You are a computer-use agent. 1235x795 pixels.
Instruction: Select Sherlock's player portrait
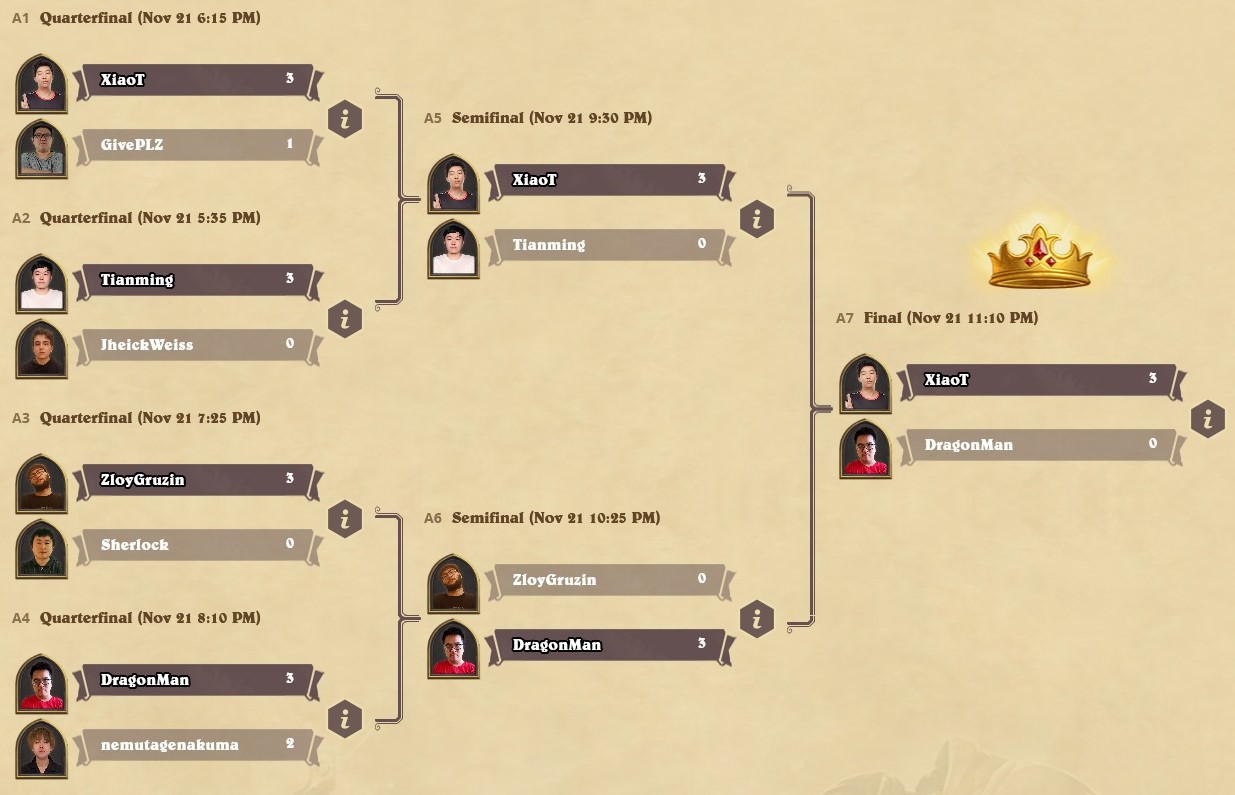[x=42, y=549]
